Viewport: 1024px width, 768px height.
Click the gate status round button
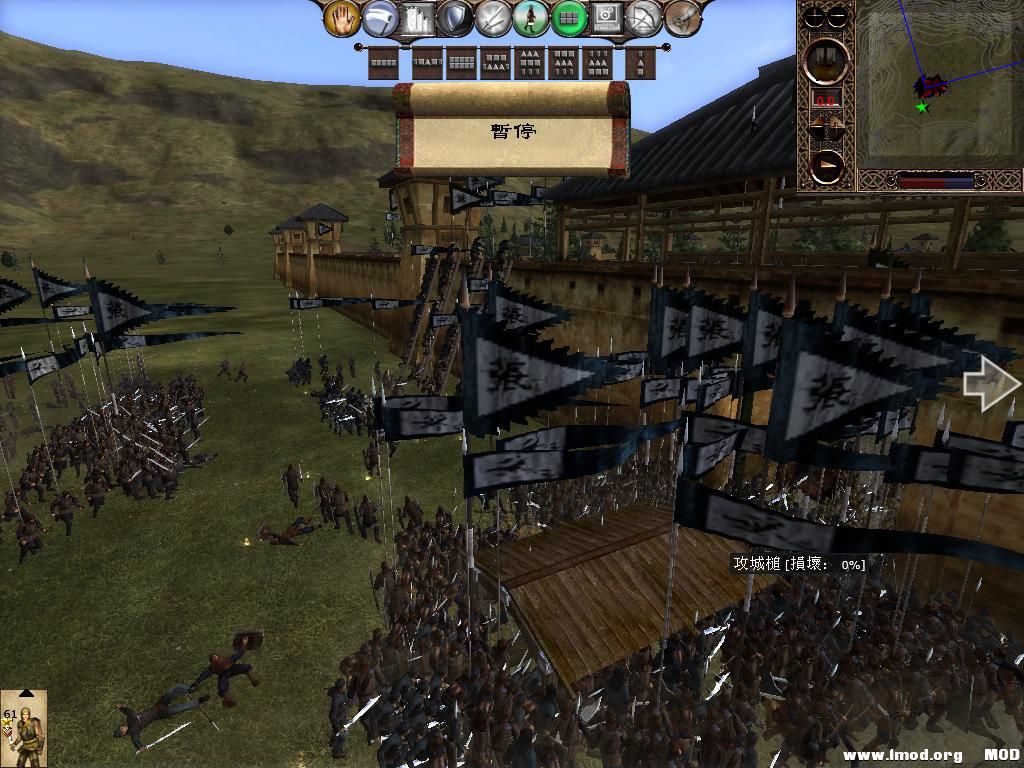[x=827, y=59]
